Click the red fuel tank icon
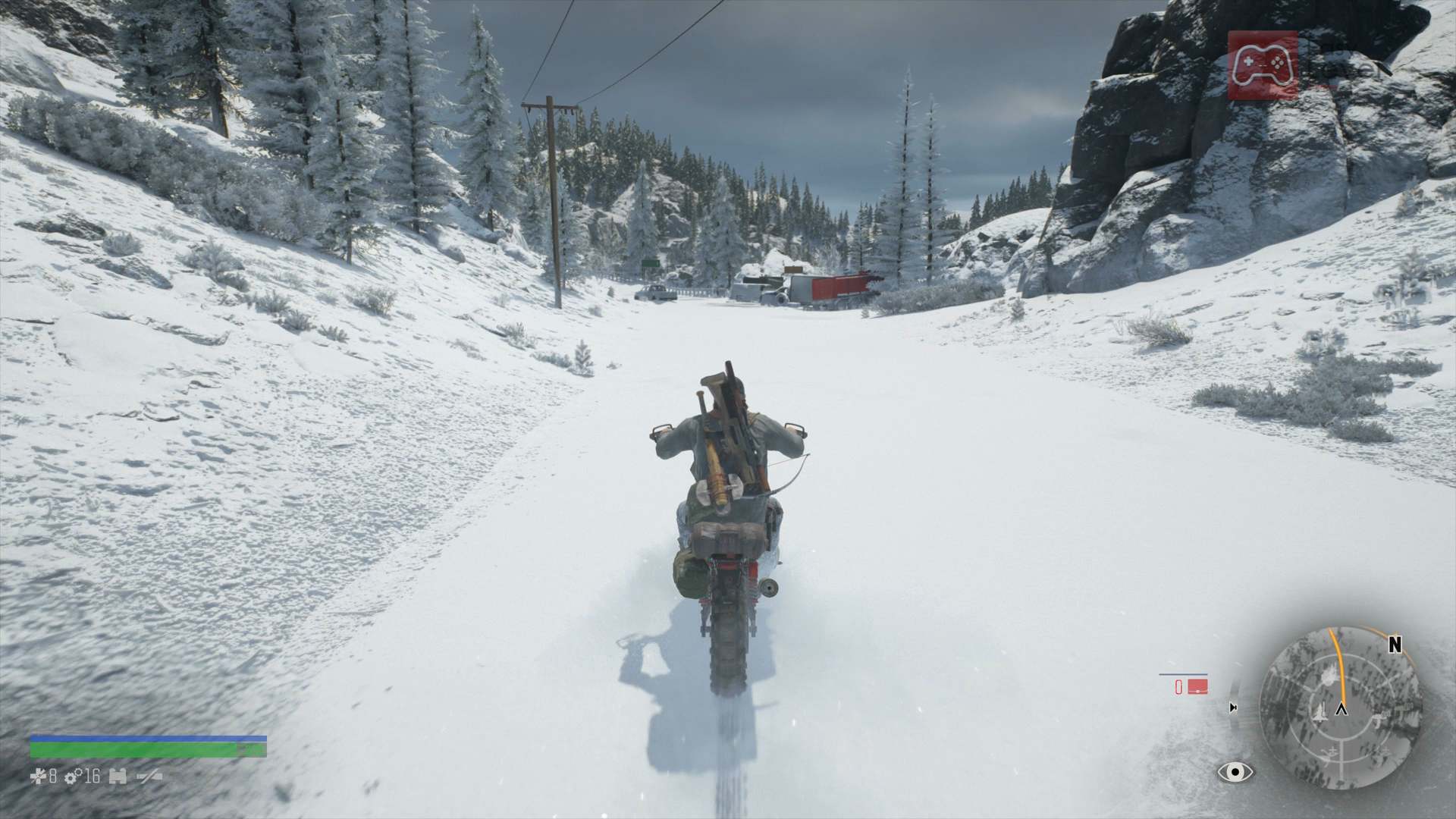This screenshot has width=1456, height=819. 1197,687
